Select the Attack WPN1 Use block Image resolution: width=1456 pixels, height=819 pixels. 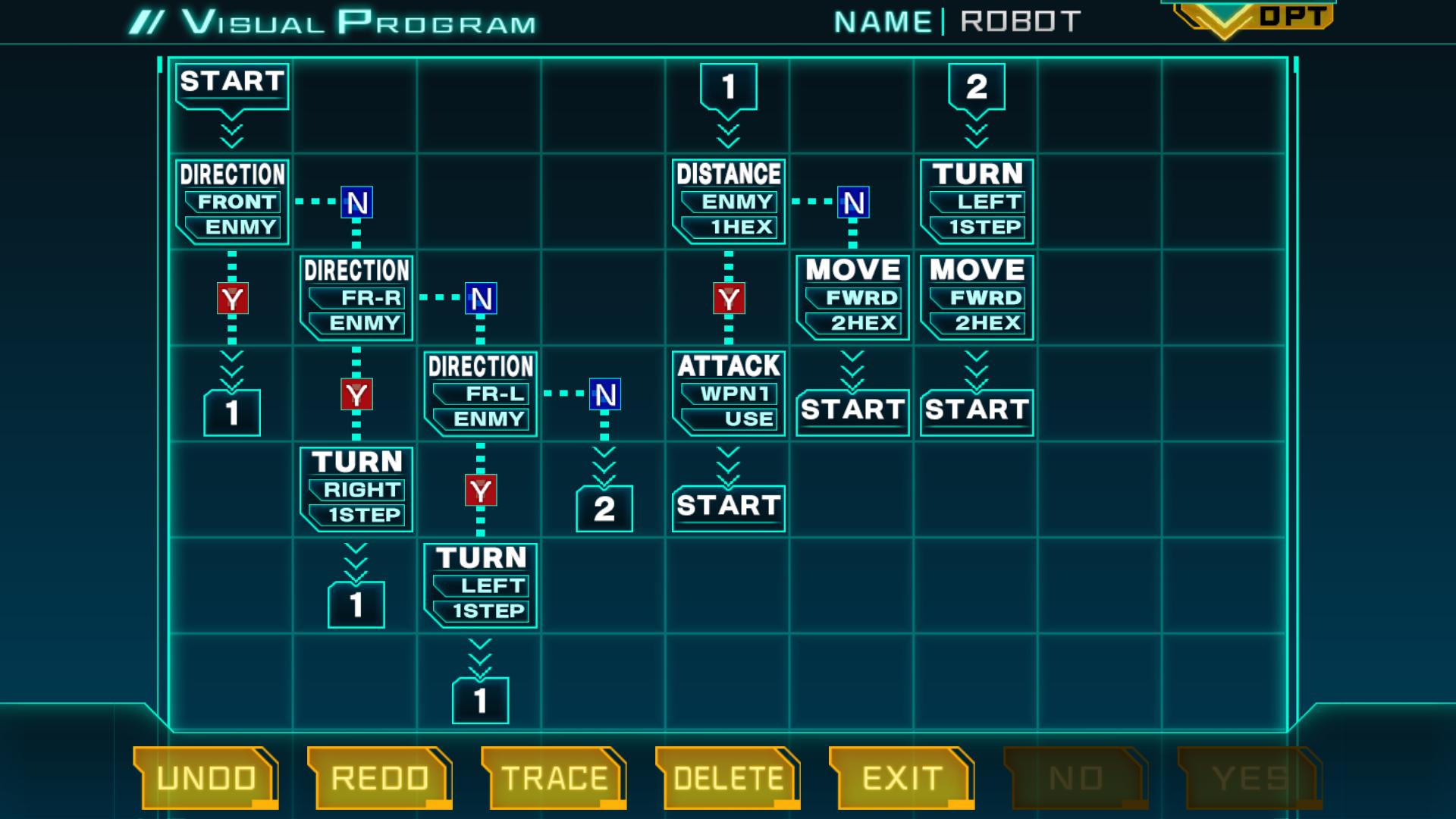(728, 394)
